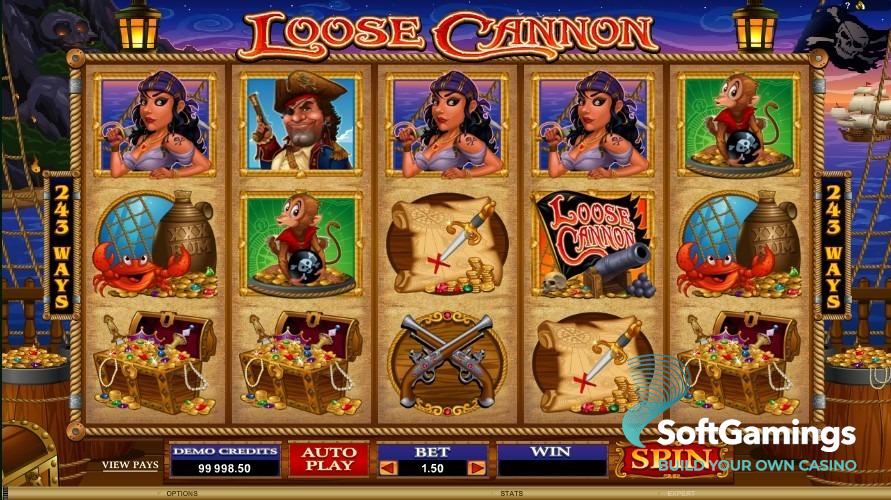Open the Options menu
The width and height of the screenshot is (891, 500).
click(182, 494)
